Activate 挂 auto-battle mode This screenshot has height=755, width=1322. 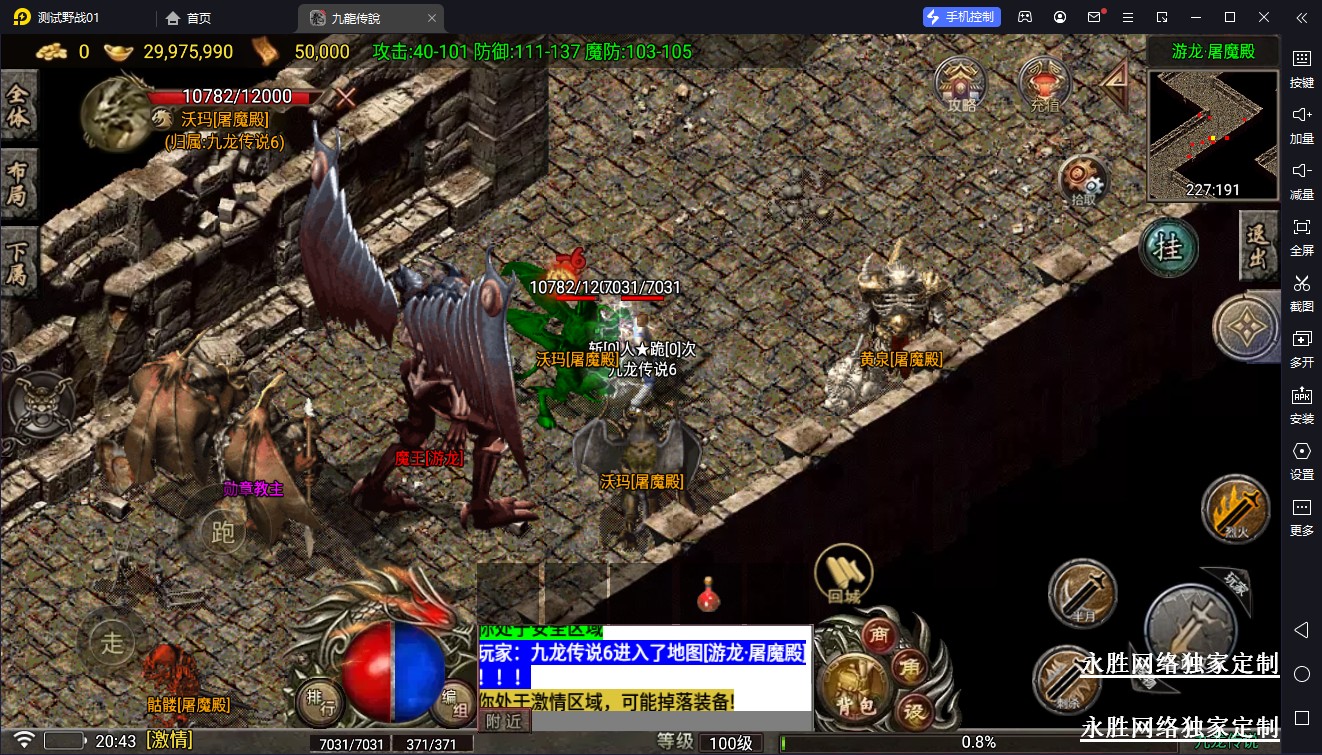(x=1169, y=248)
